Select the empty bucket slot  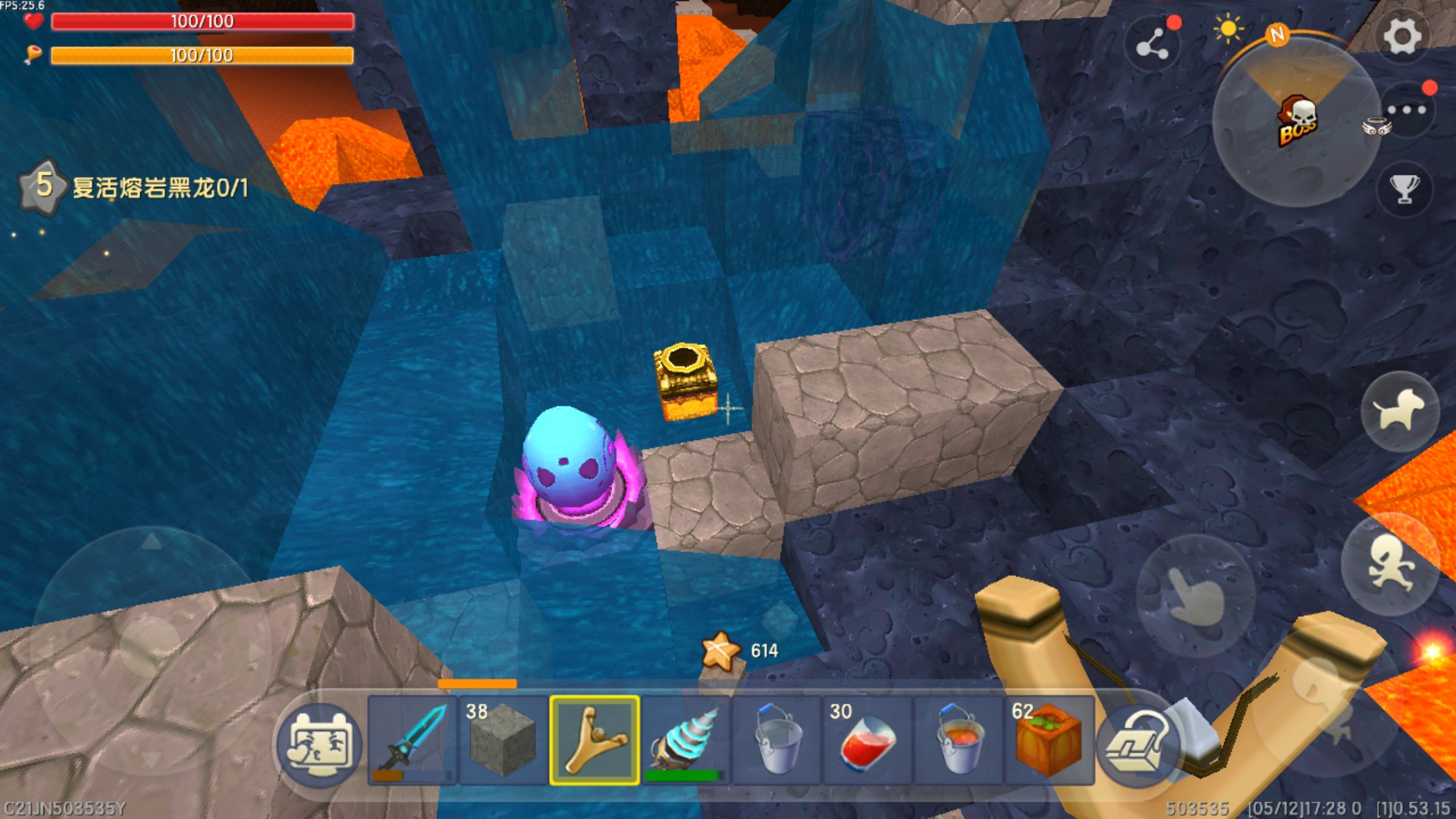777,739
